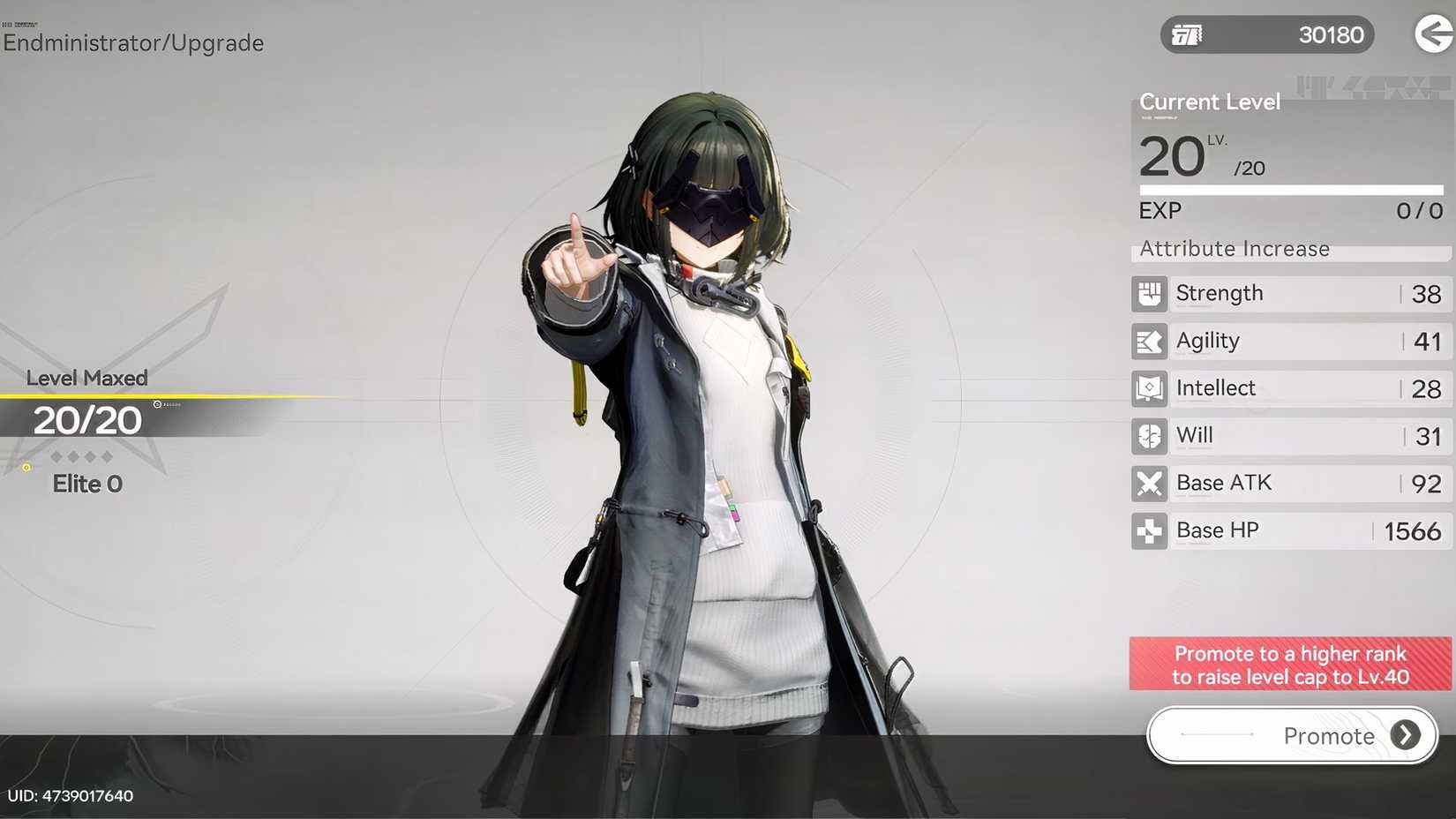Expand the Promote button chevron
The height and width of the screenshot is (819, 1456).
click(1405, 735)
